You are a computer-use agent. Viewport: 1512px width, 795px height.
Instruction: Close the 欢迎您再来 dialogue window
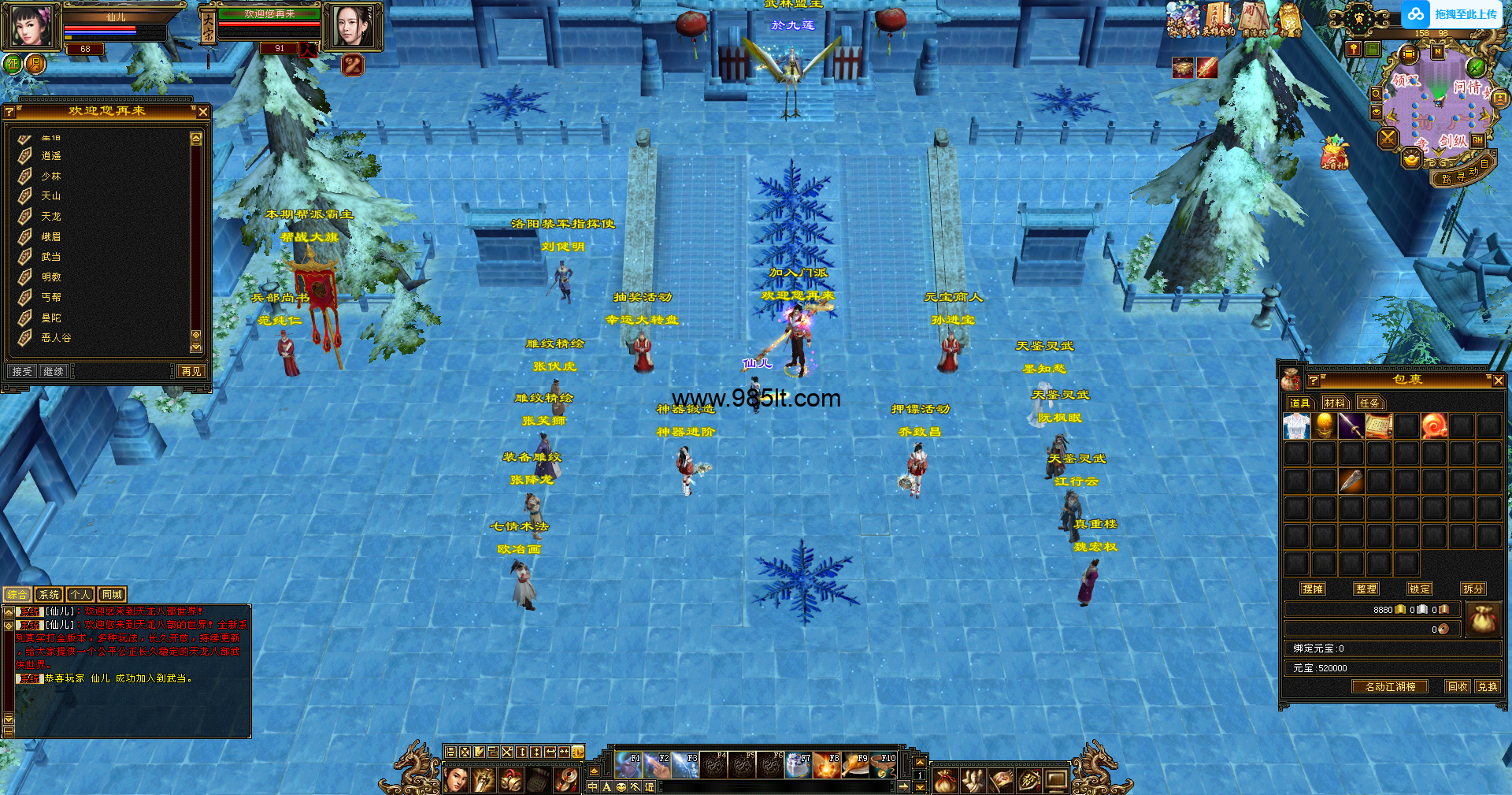click(203, 112)
